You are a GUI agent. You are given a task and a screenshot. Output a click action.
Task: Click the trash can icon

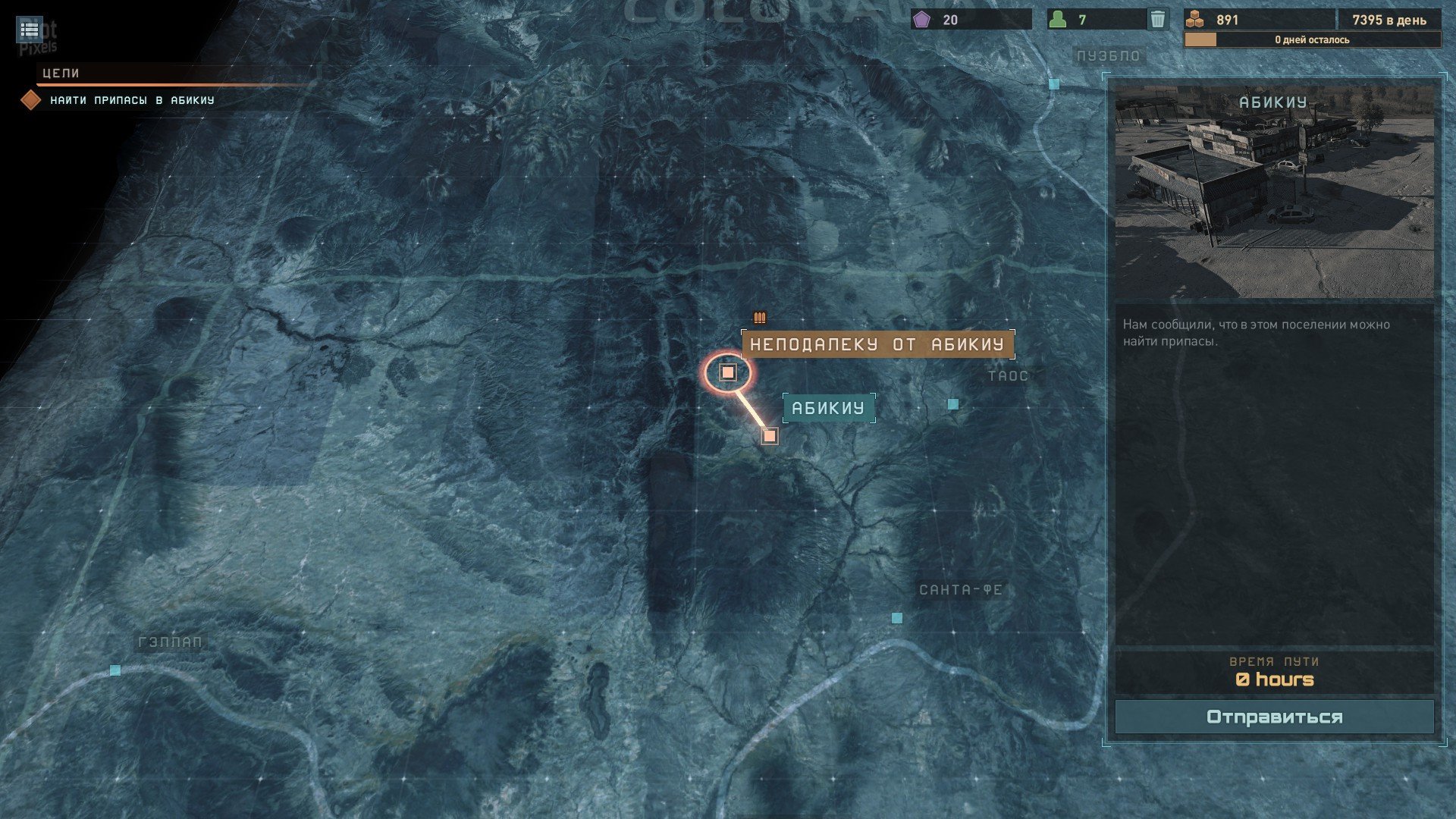point(1157,19)
